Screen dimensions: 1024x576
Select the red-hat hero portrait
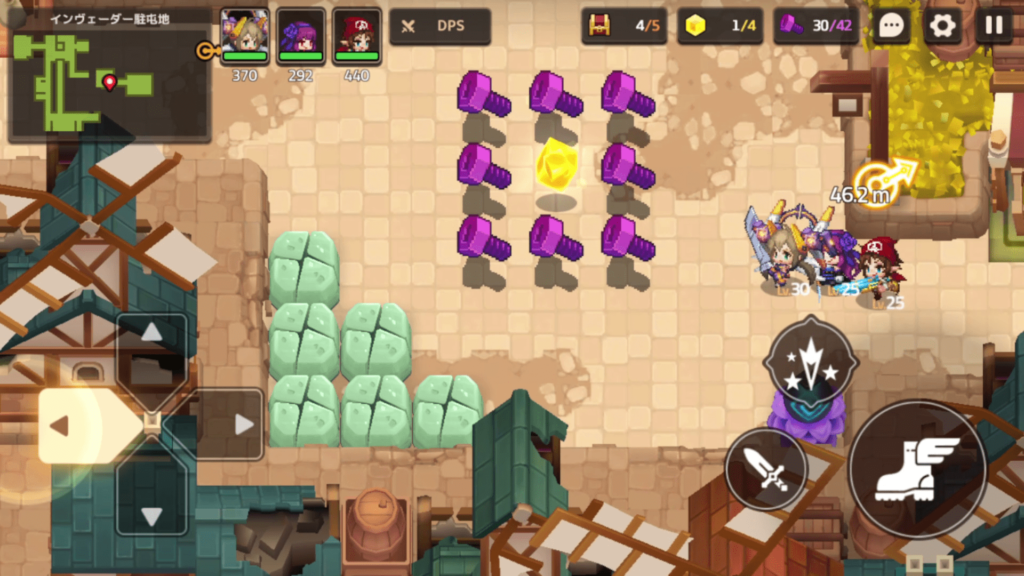click(x=357, y=35)
